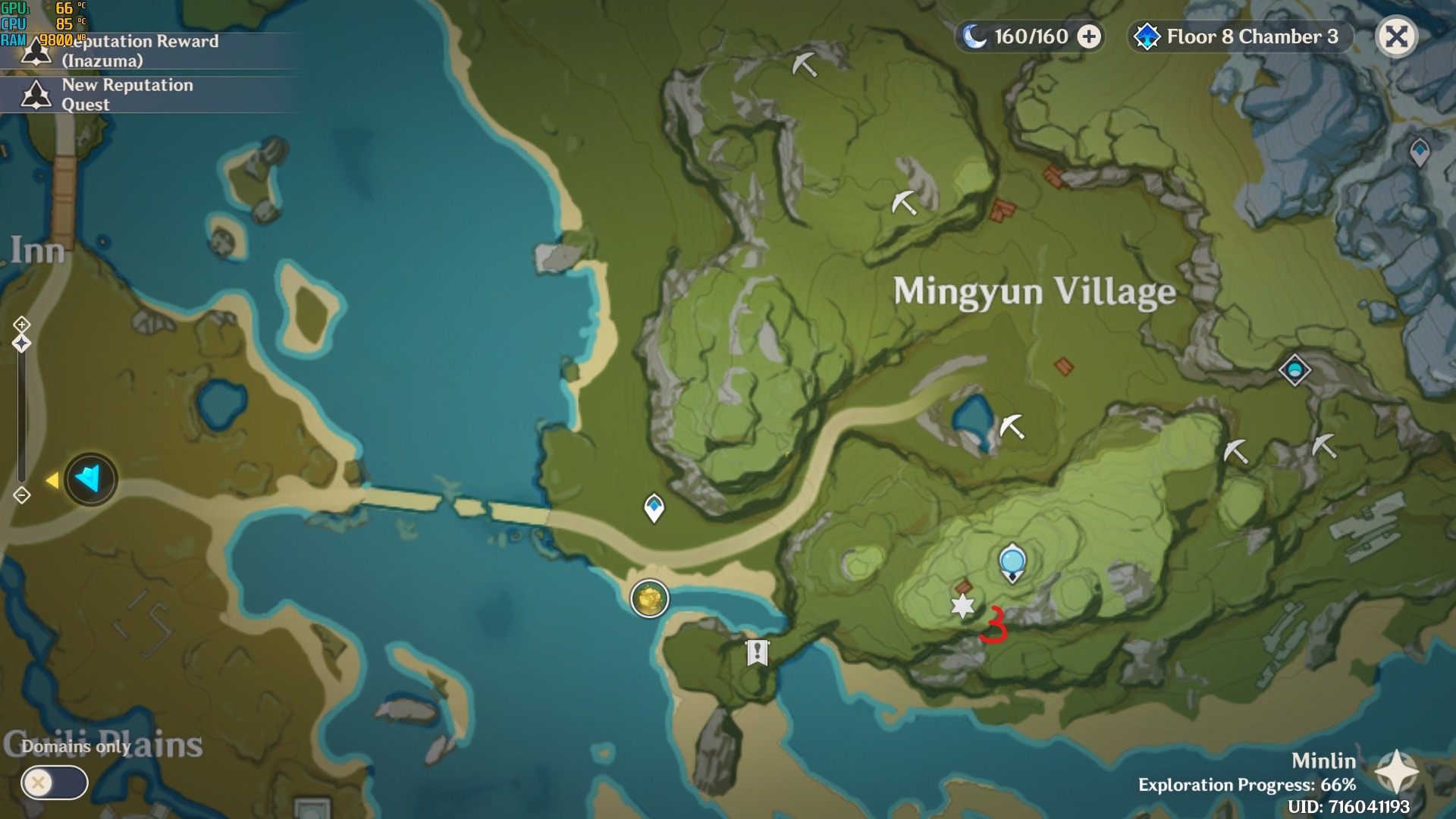
Task: Select the pickaxe marker beside the pond
Action: tap(1012, 426)
